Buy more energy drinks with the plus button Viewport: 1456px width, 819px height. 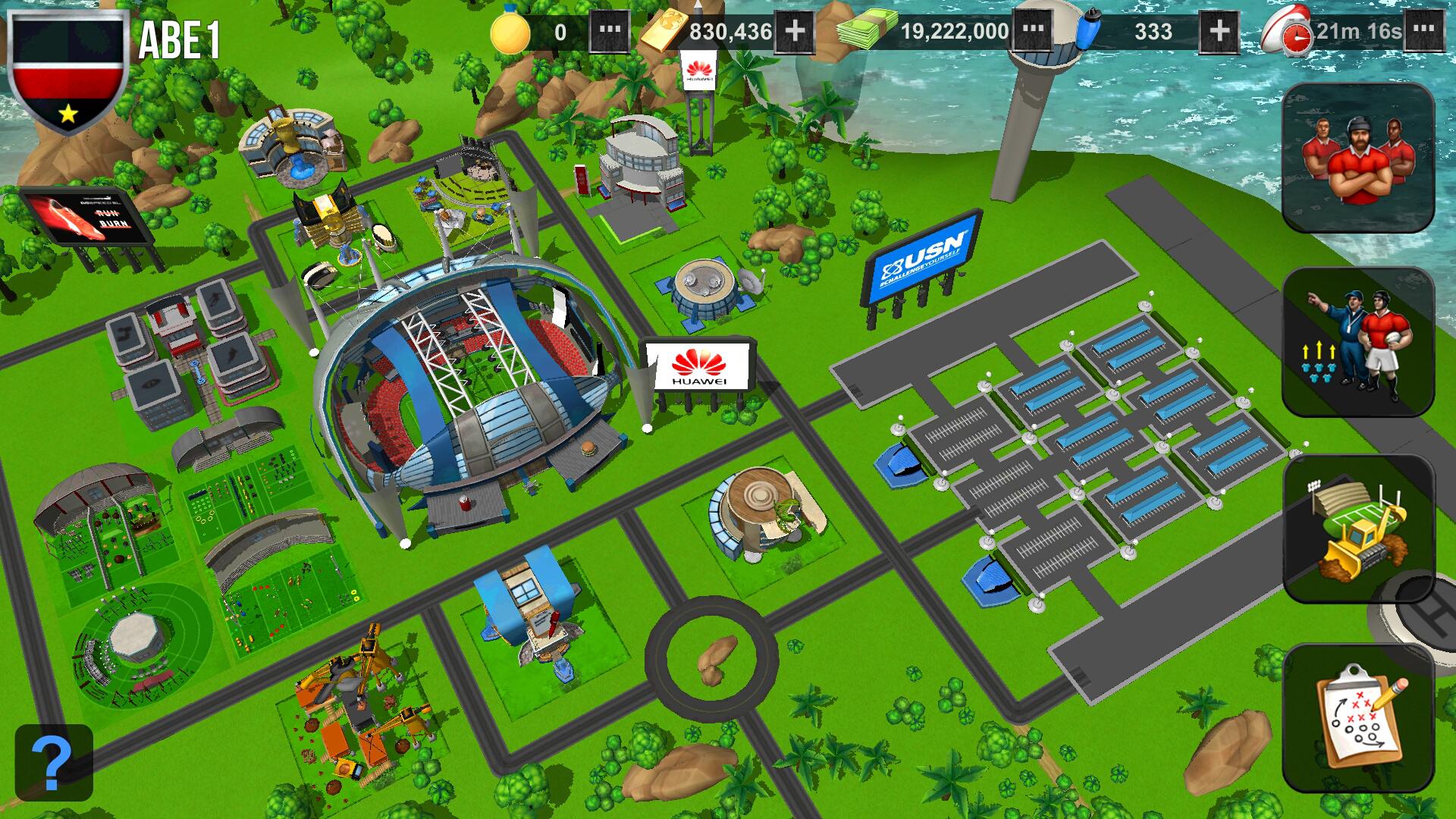coord(1219,32)
